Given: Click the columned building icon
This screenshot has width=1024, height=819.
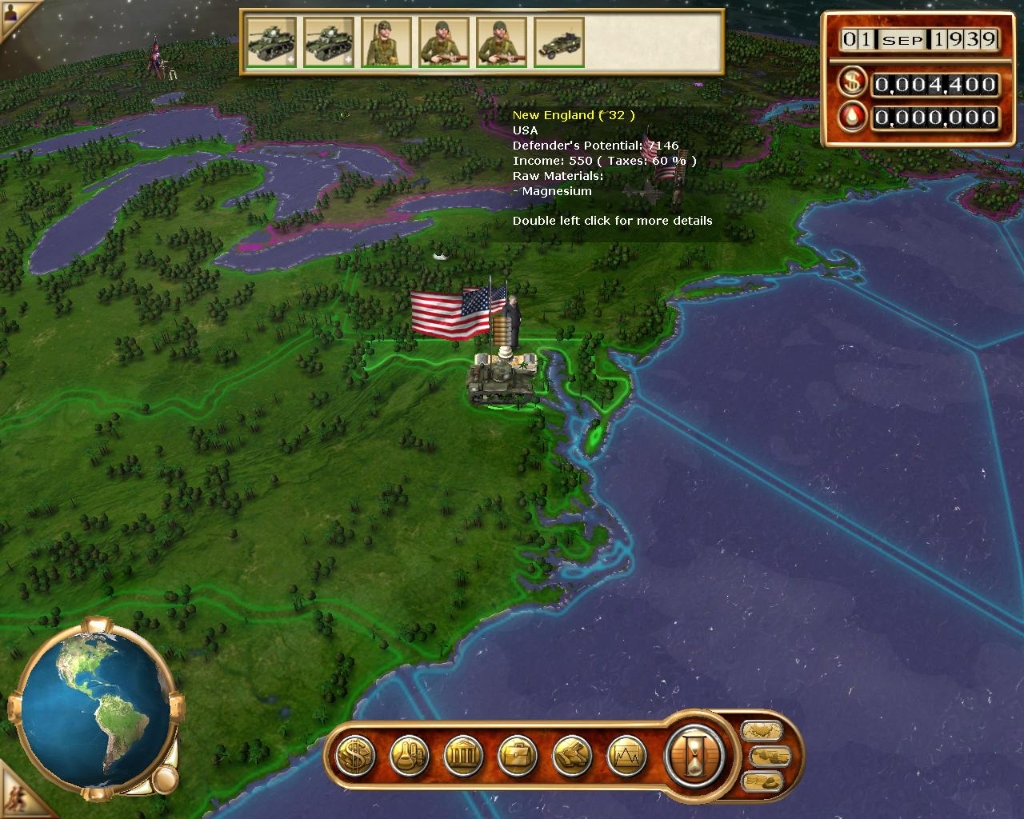Looking at the screenshot, I should (463, 755).
